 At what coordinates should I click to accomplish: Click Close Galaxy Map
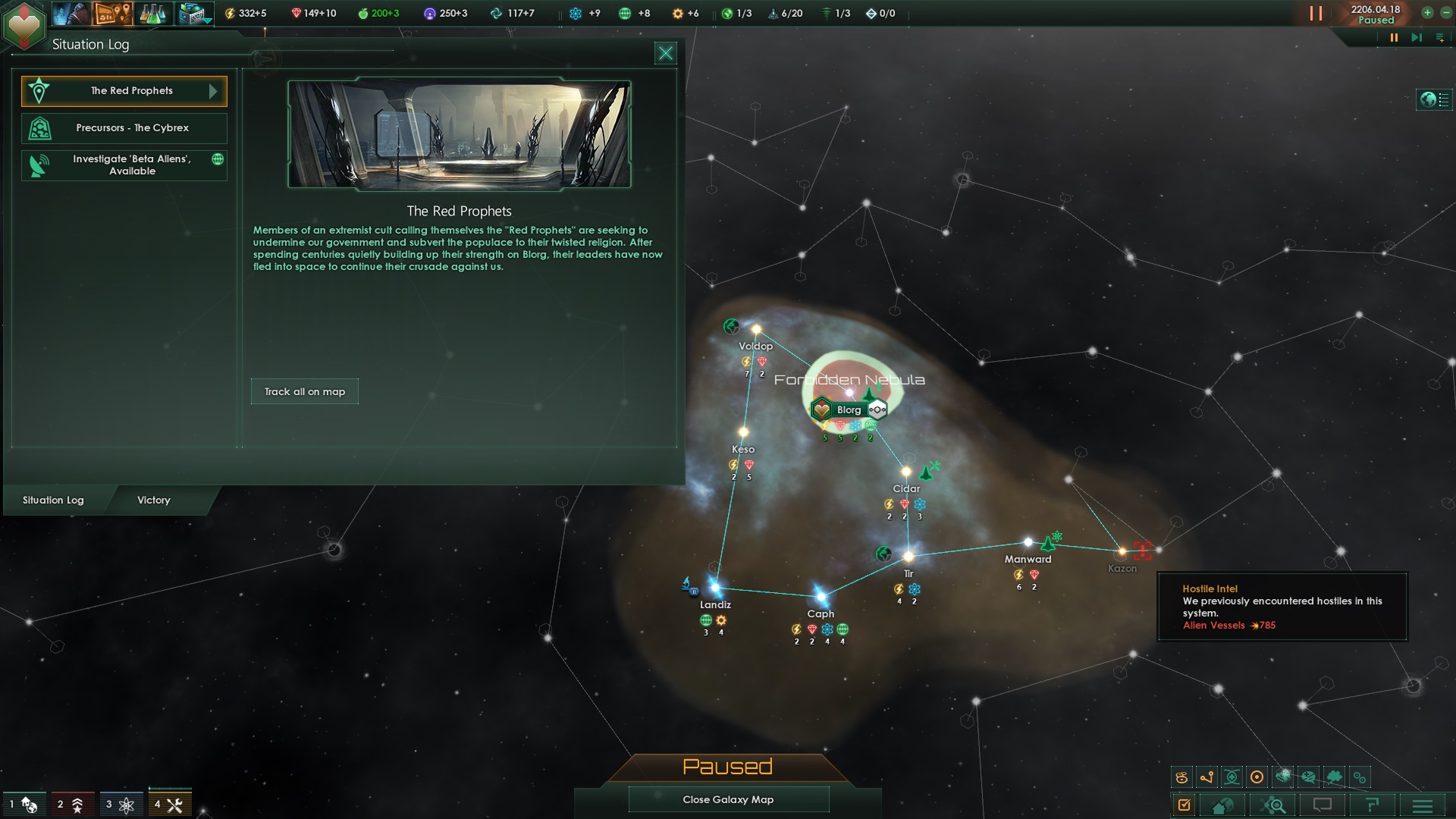728,799
